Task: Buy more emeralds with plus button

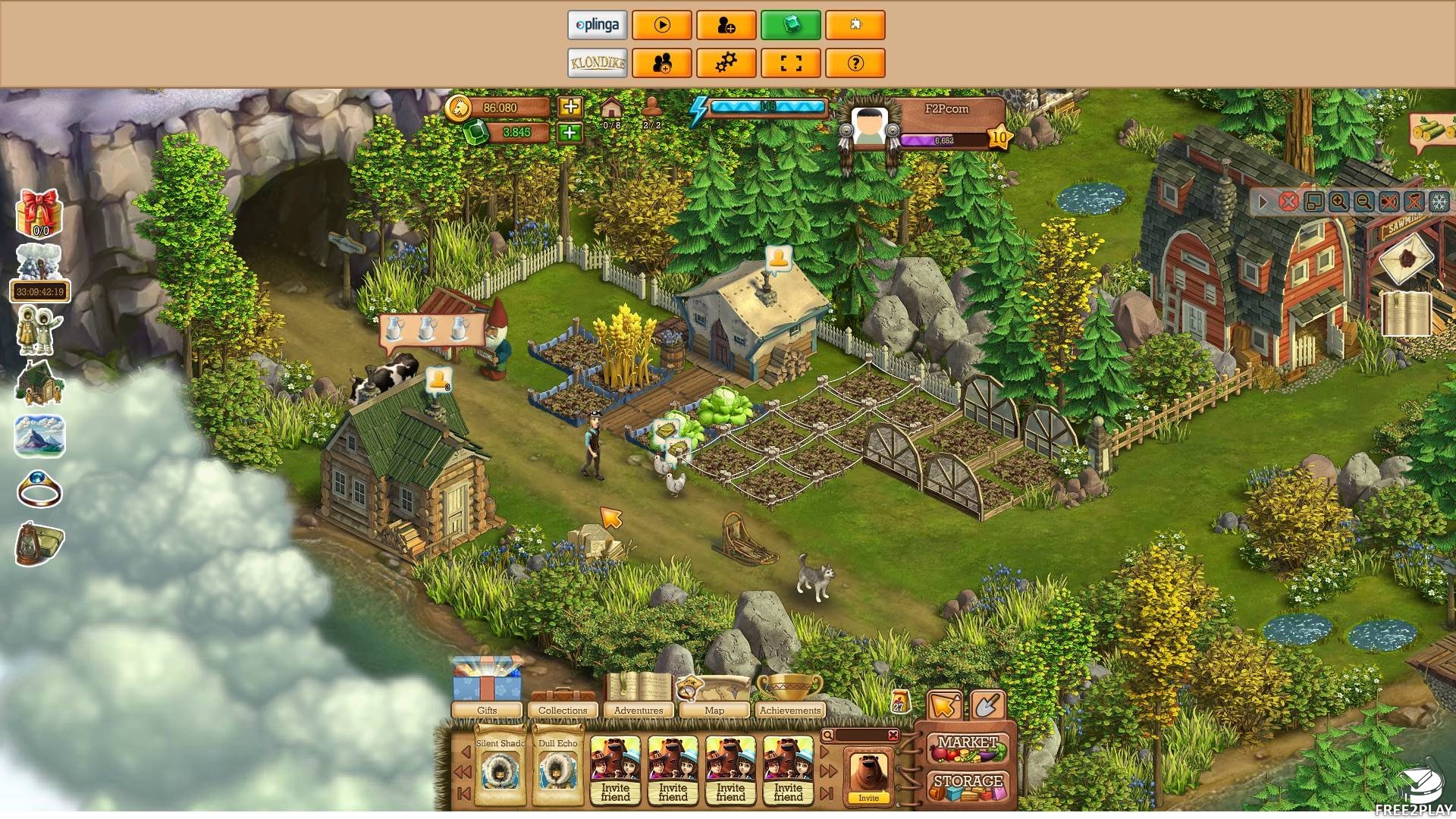Action: point(570,133)
